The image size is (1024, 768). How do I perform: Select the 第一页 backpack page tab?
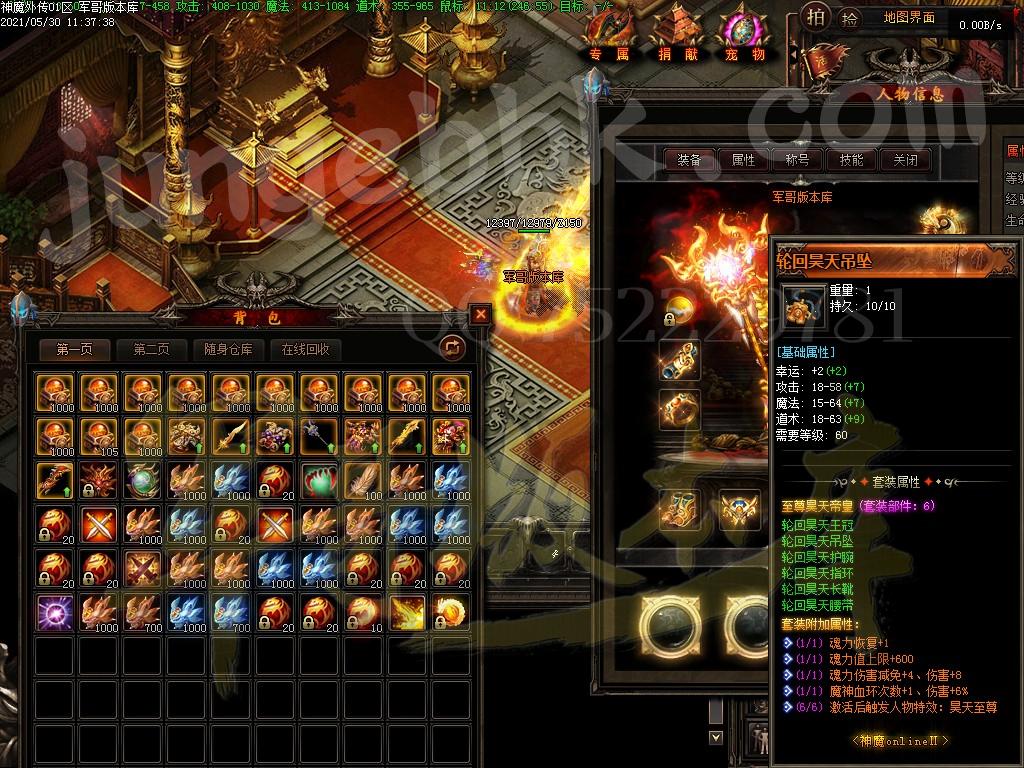click(75, 349)
